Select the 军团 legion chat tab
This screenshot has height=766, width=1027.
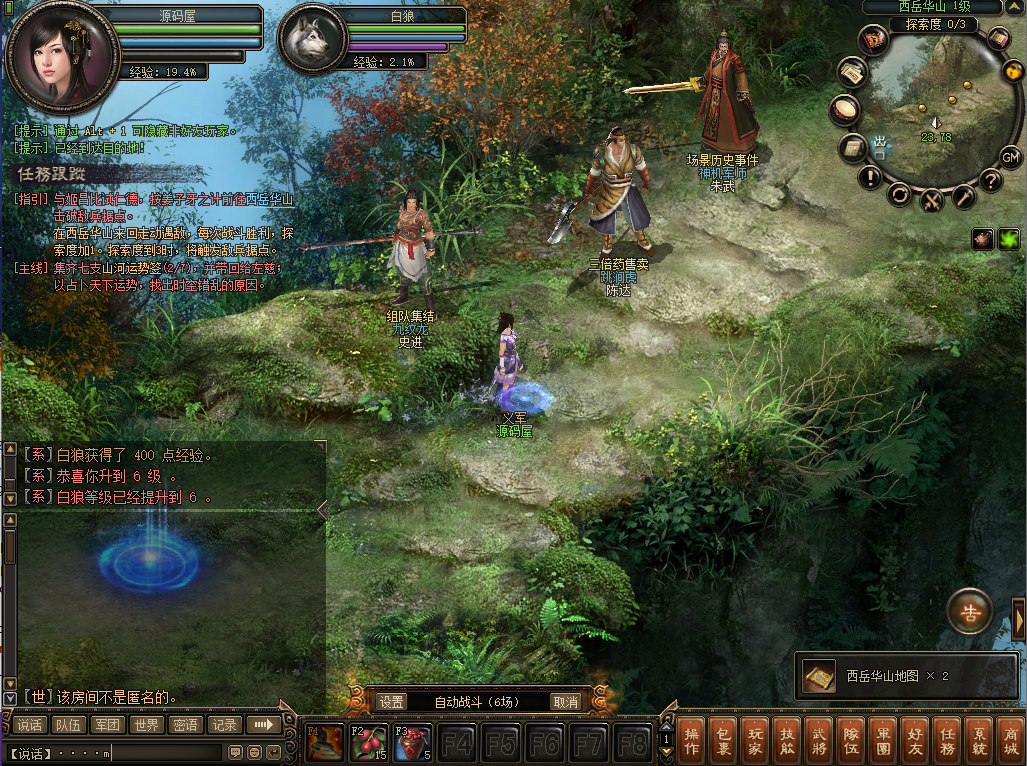coord(107,725)
